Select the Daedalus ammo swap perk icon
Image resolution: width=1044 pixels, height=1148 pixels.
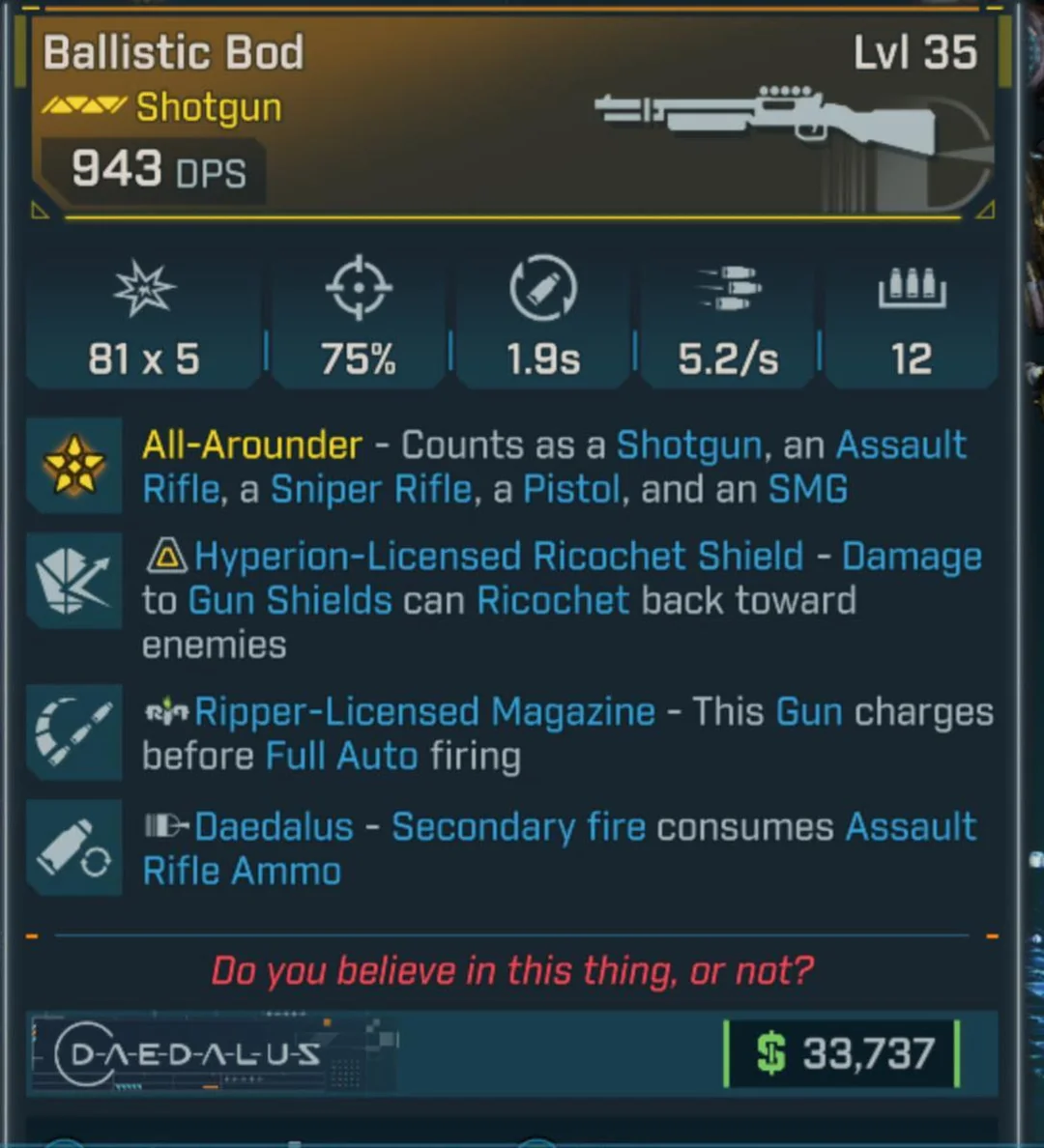point(74,847)
